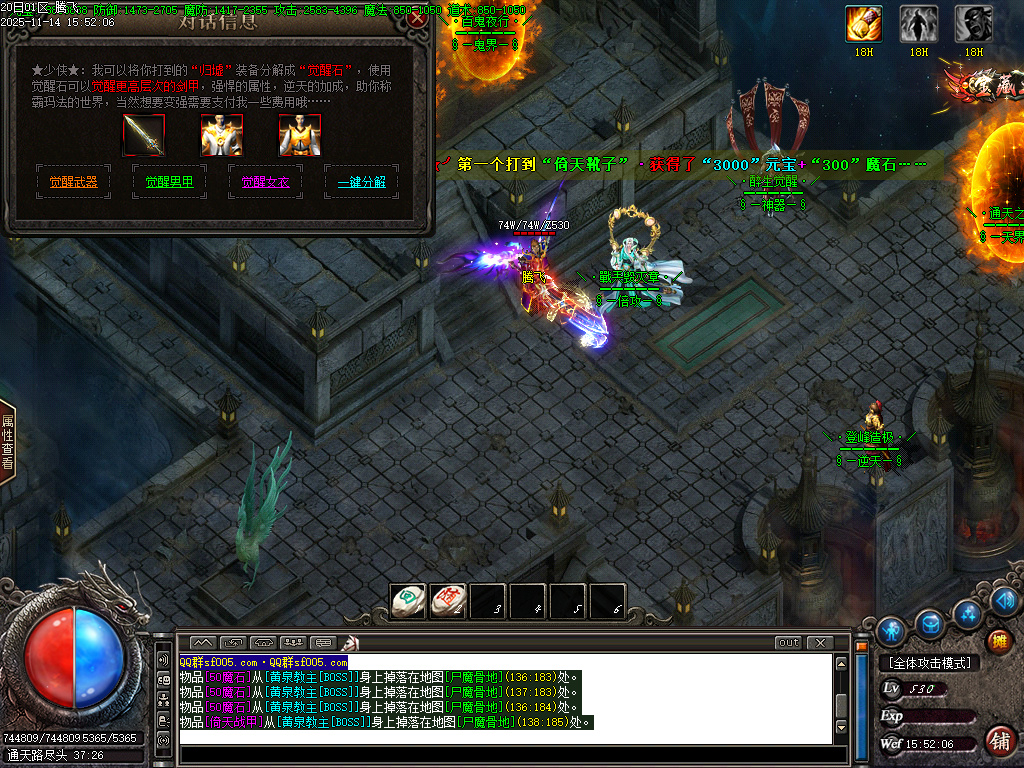Pick the 觉醒女衣 option
This screenshot has height=768, width=1024.
click(265, 182)
